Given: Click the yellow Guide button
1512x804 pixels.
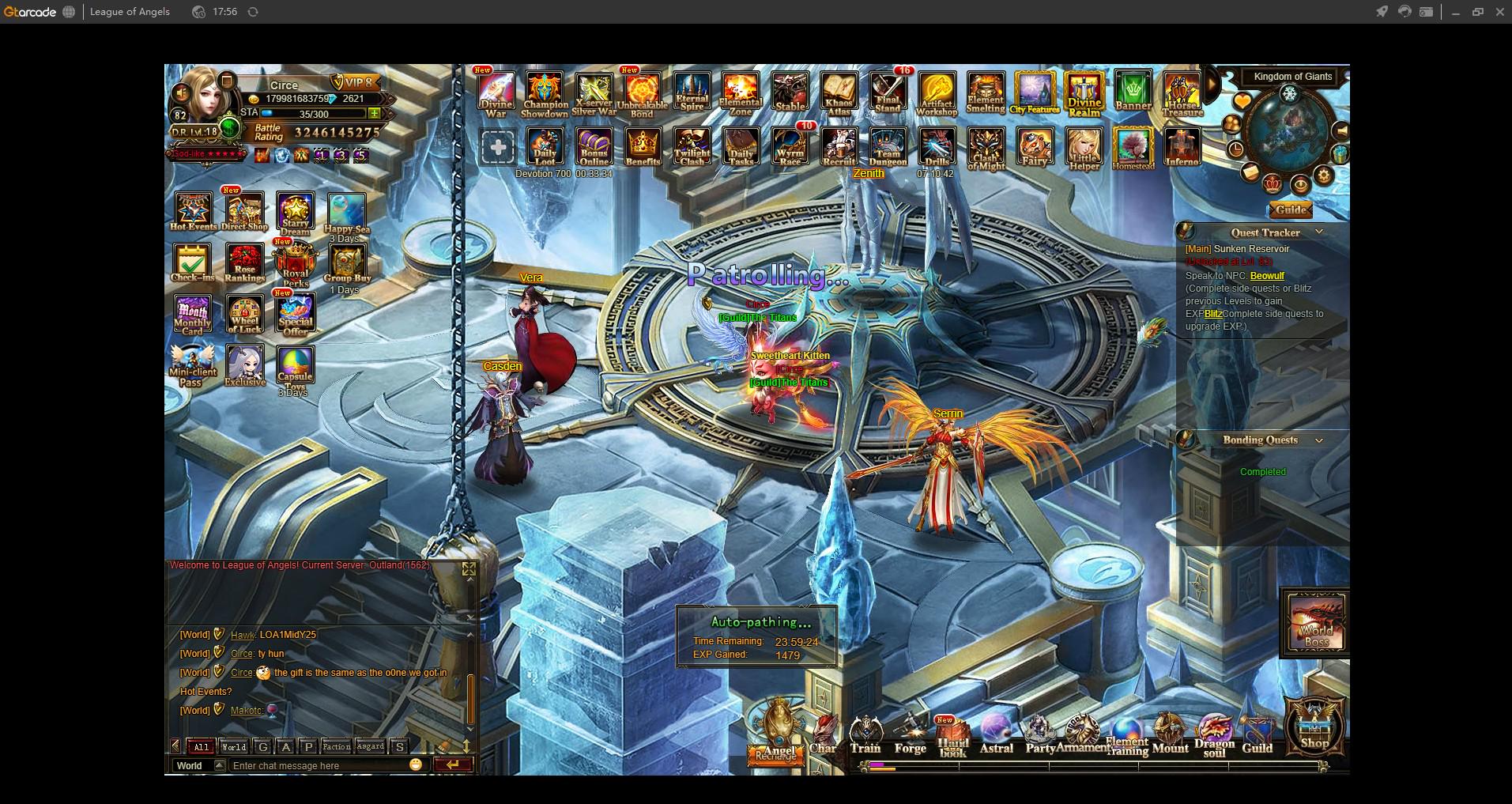Looking at the screenshot, I should coord(1291,210).
